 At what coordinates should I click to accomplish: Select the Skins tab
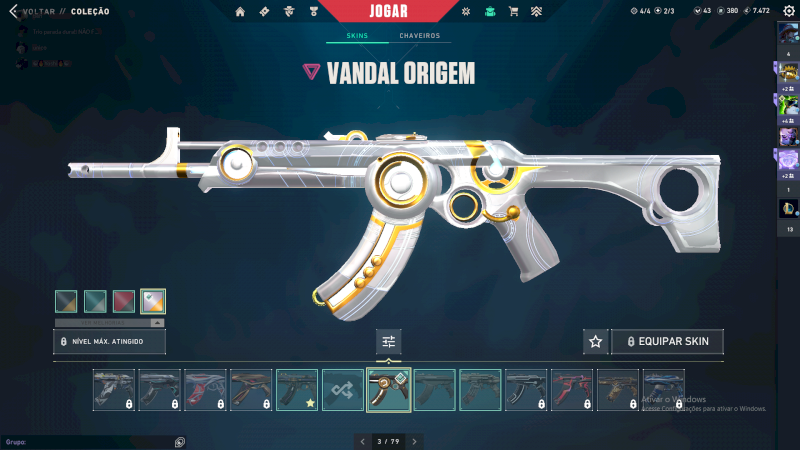coord(357,36)
